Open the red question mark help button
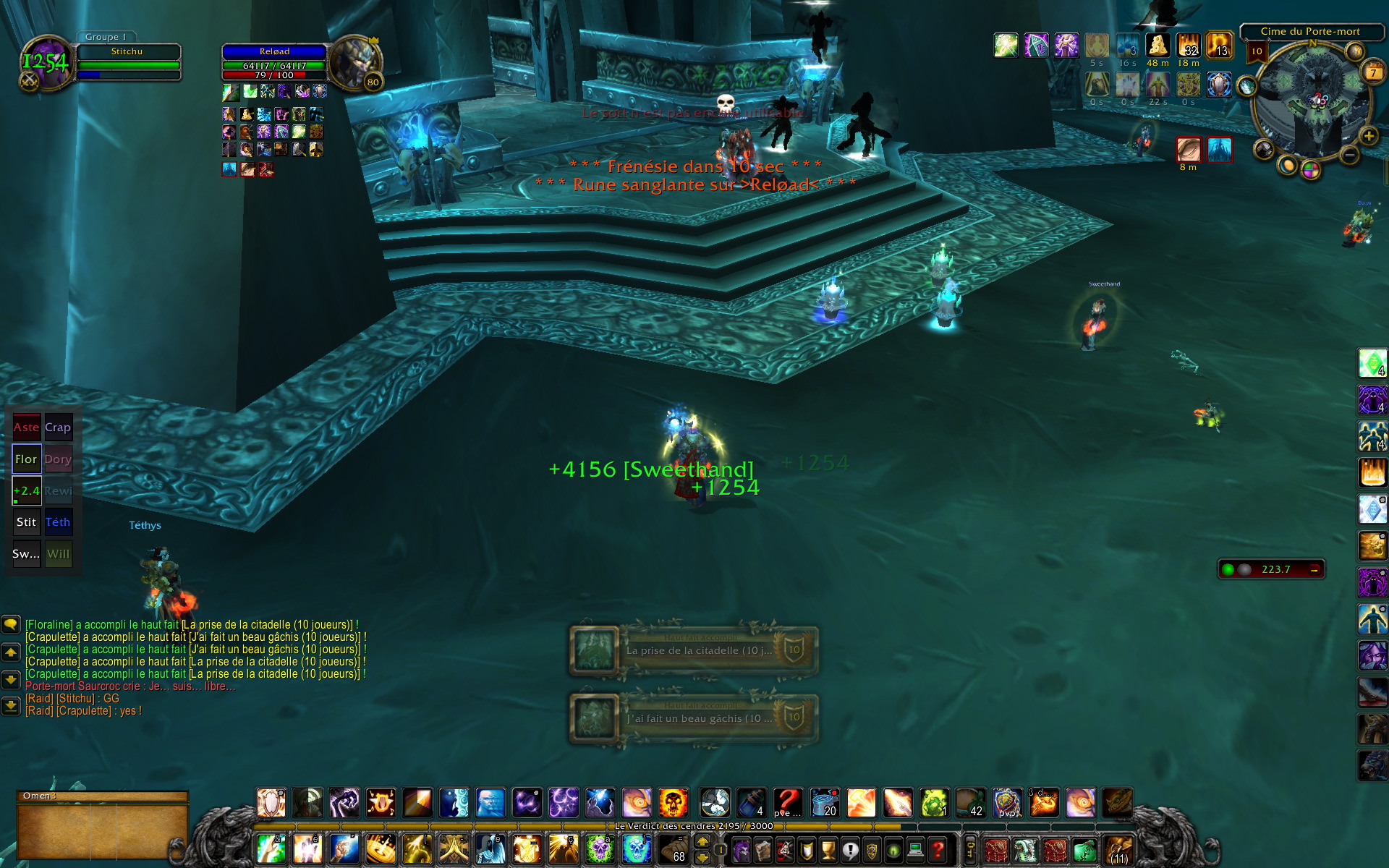Viewport: 1389px width, 868px height. coord(938,849)
